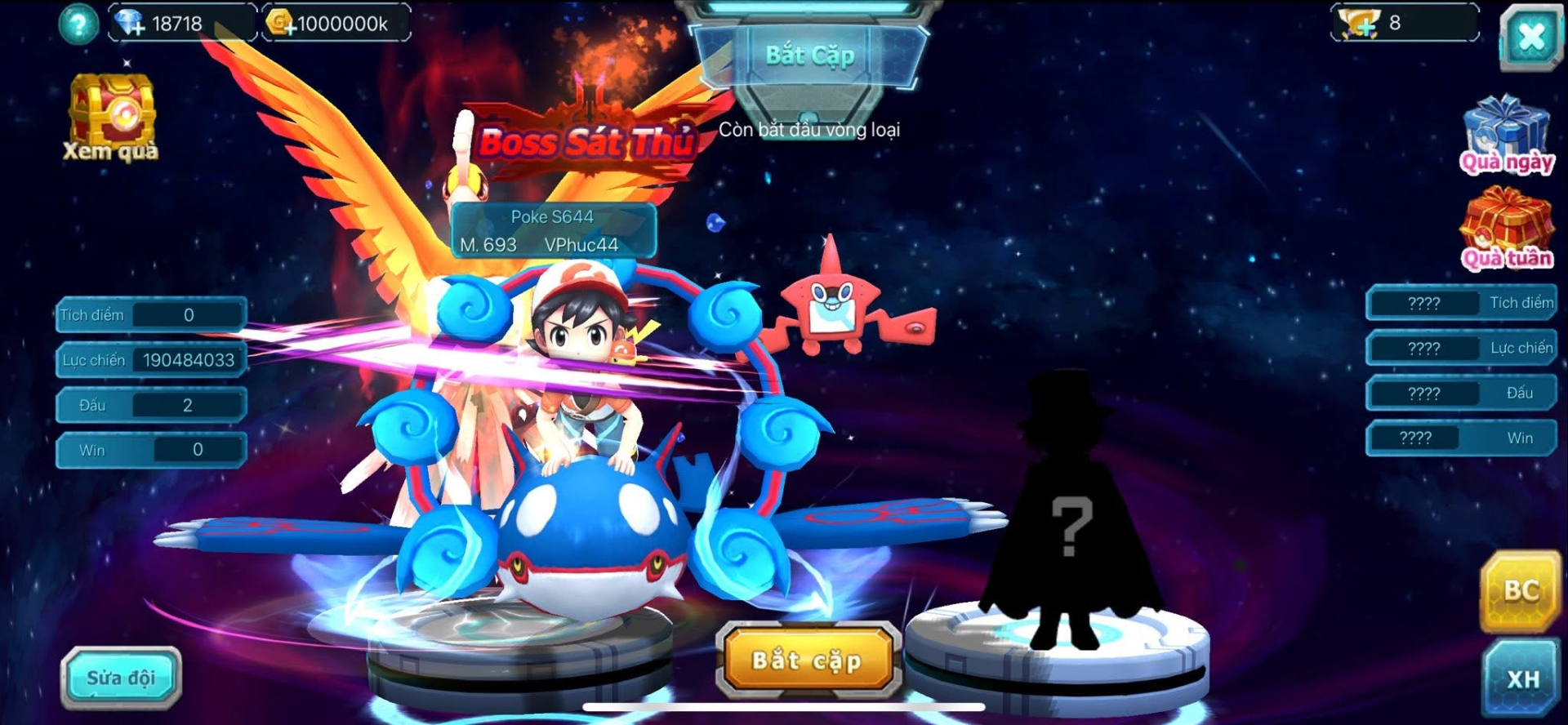Open the Quà tuần weekly gift
This screenshot has height=725, width=1568.
(1506, 229)
